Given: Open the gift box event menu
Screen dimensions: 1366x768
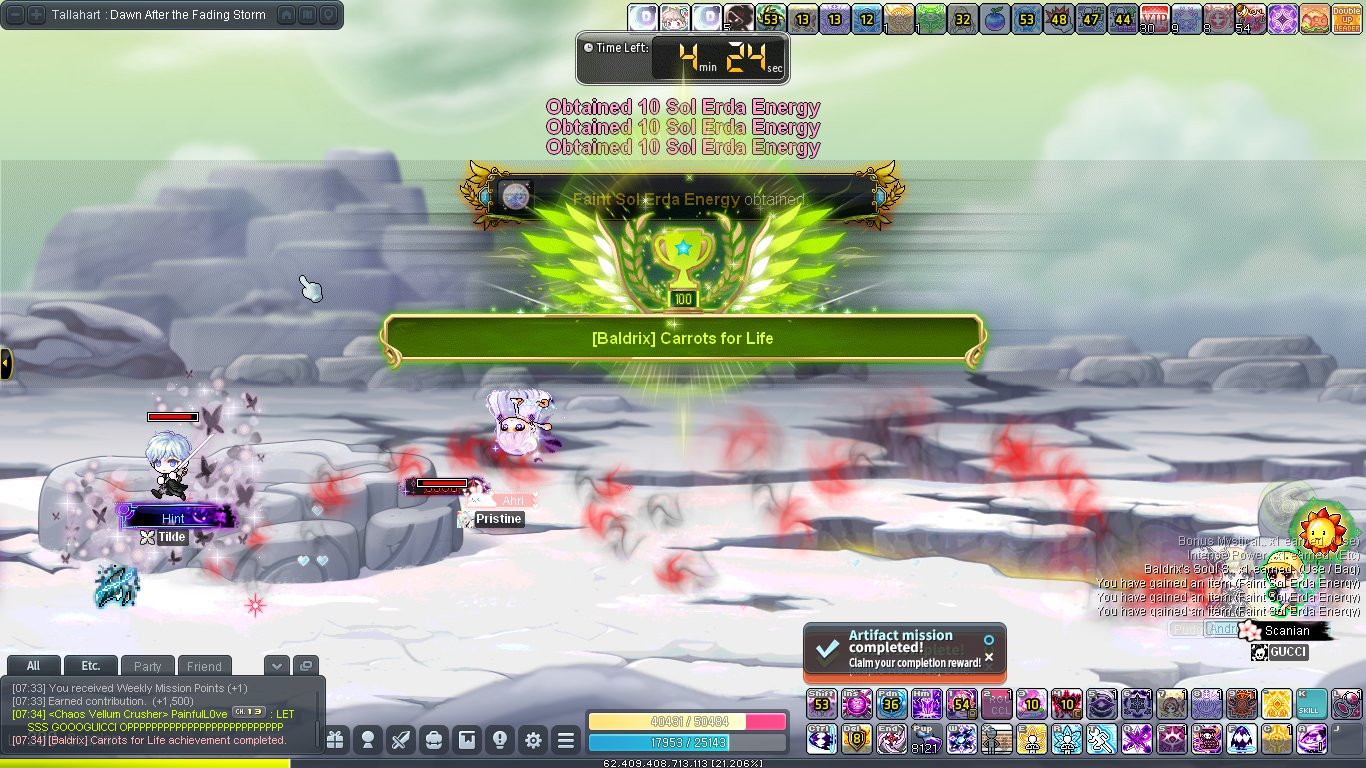Looking at the screenshot, I should [x=335, y=740].
